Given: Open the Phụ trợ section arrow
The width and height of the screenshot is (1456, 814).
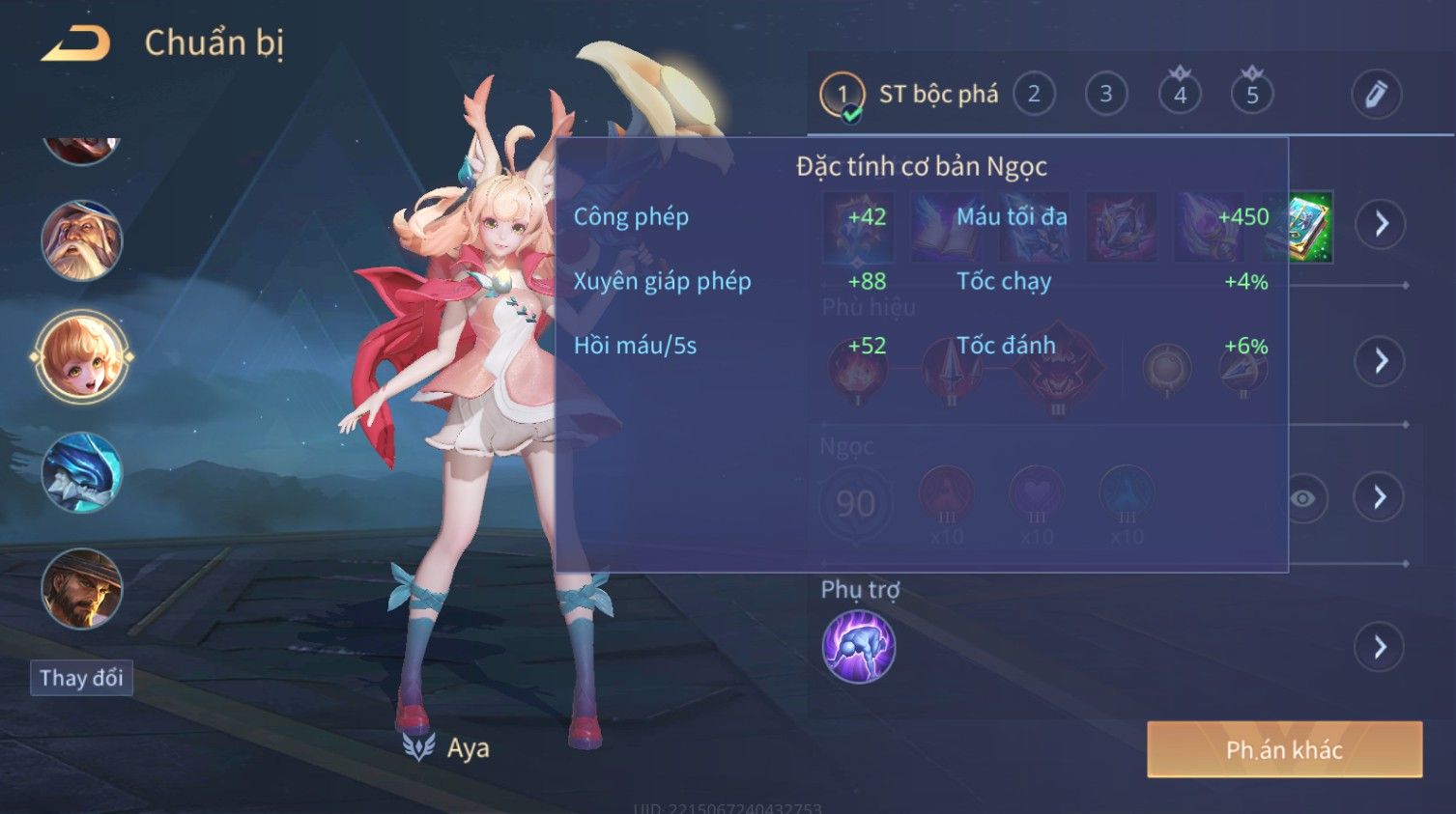Looking at the screenshot, I should pyautogui.click(x=1380, y=647).
